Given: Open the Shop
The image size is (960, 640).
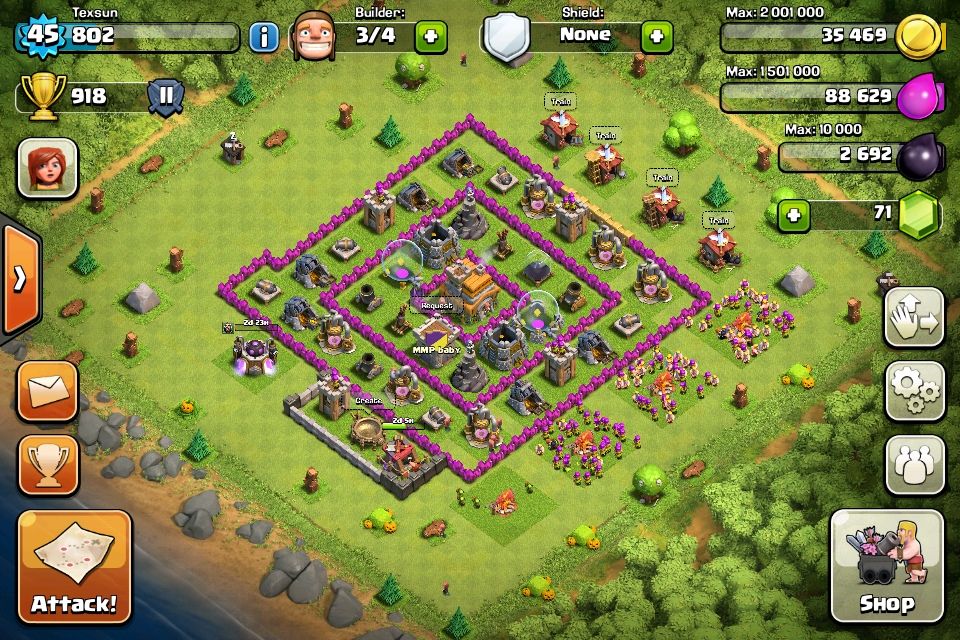Looking at the screenshot, I should 886,566.
